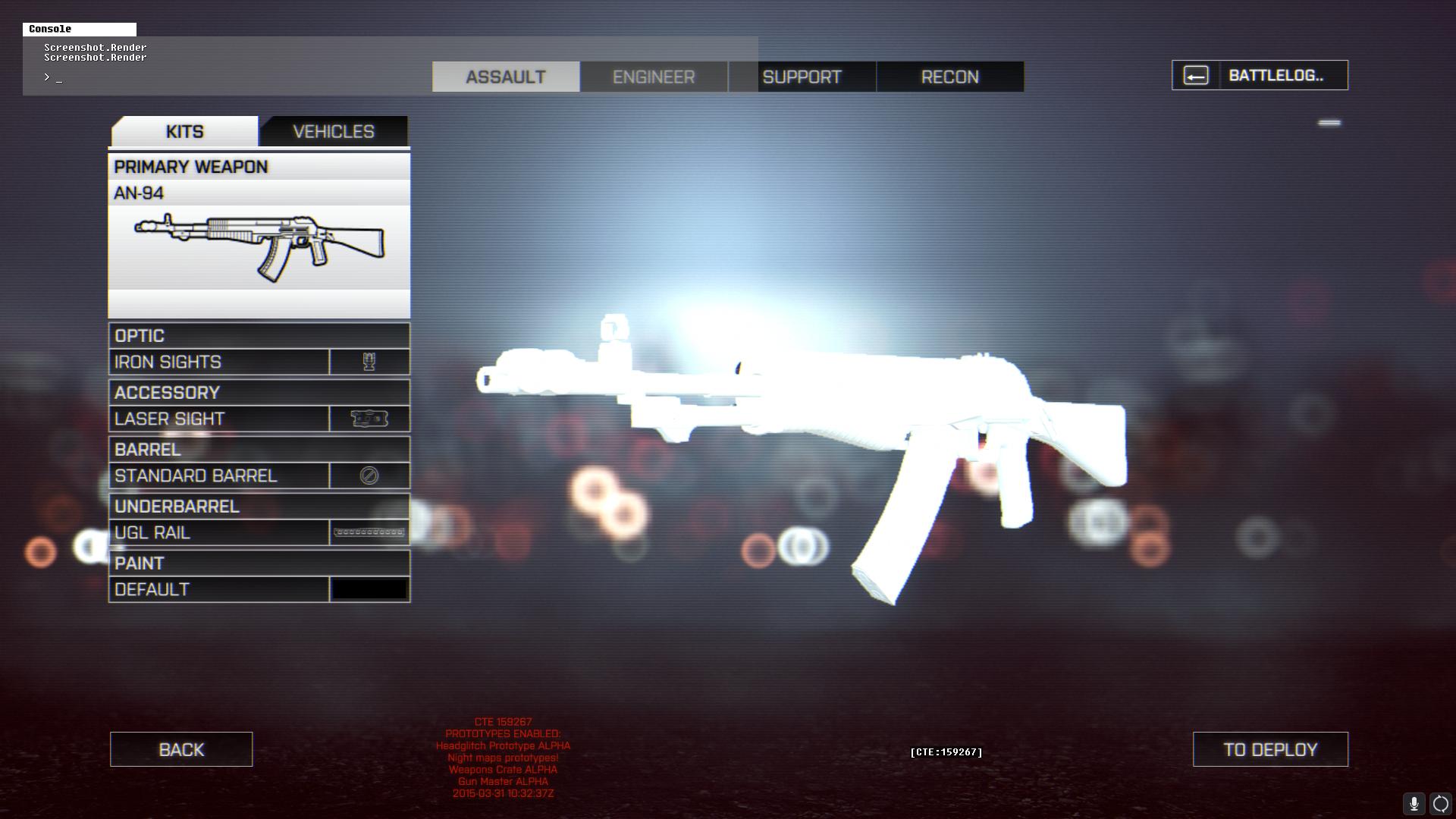Screen dimensions: 1456x819
Task: Go back with the Back button
Action: pyautogui.click(x=181, y=749)
